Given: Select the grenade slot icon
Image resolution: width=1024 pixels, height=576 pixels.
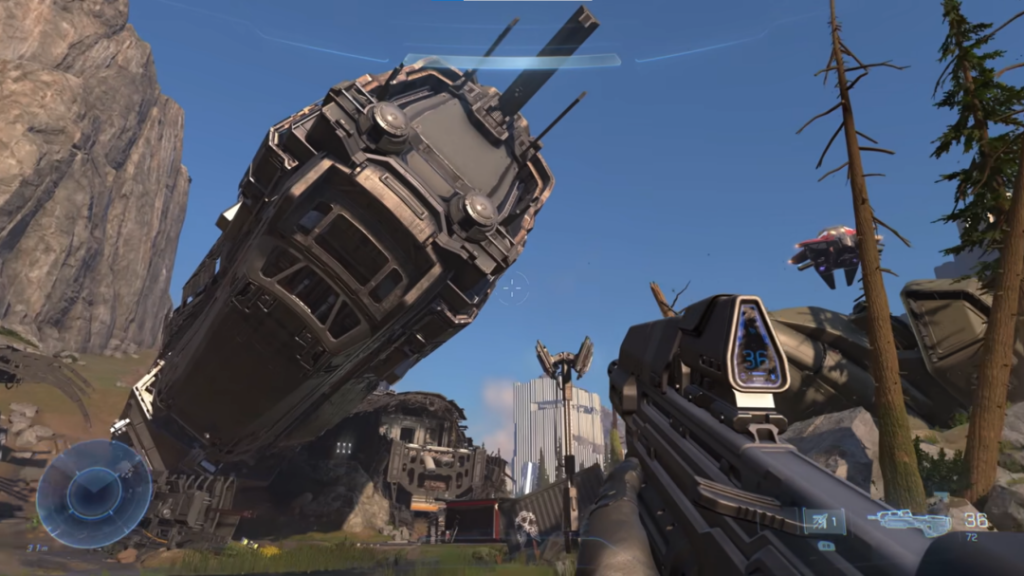Looking at the screenshot, I should coord(823,521).
